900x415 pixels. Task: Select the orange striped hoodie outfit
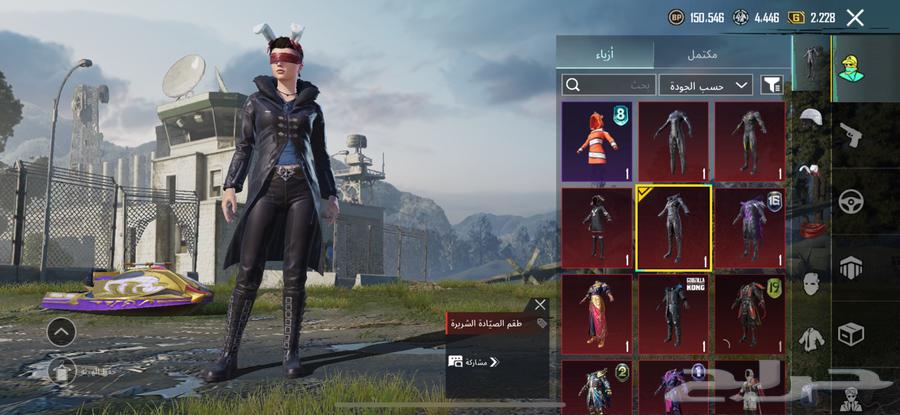point(597,141)
